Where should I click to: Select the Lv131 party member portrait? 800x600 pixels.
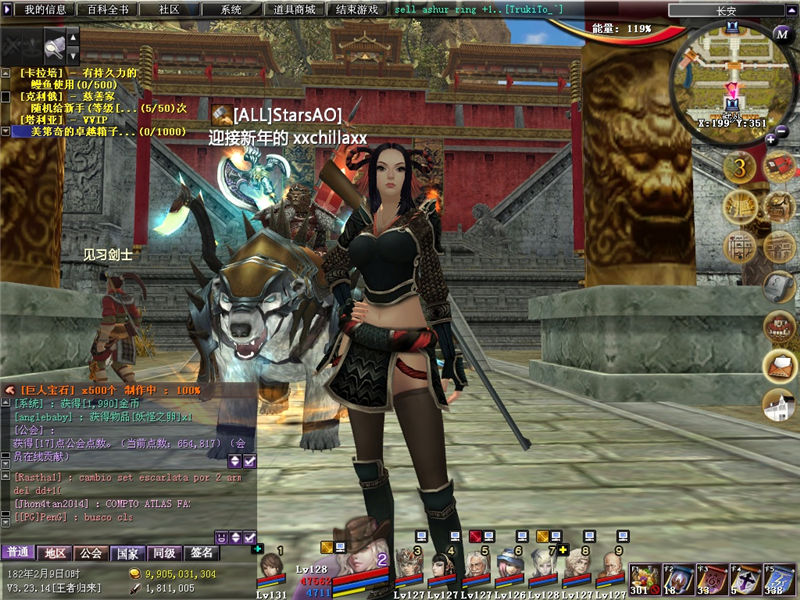(x=271, y=571)
